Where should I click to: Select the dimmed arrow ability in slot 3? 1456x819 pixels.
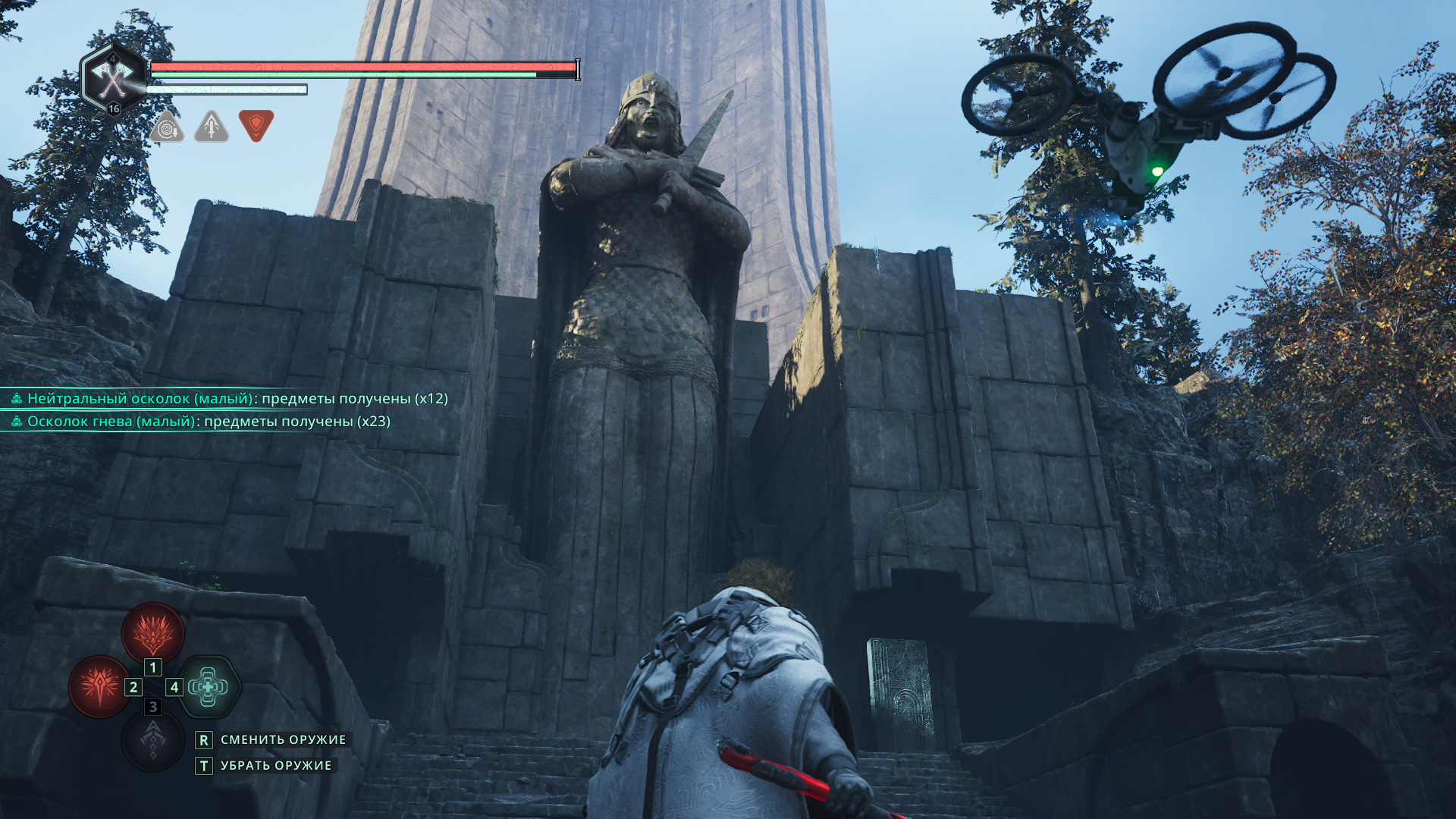tap(153, 741)
